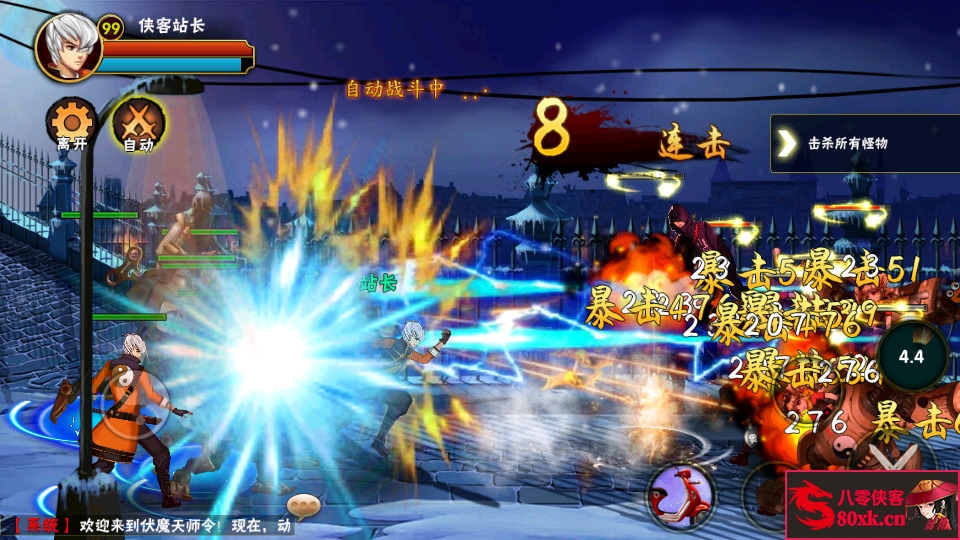Open the chat speech bubble icon
The height and width of the screenshot is (540, 960).
302,505
